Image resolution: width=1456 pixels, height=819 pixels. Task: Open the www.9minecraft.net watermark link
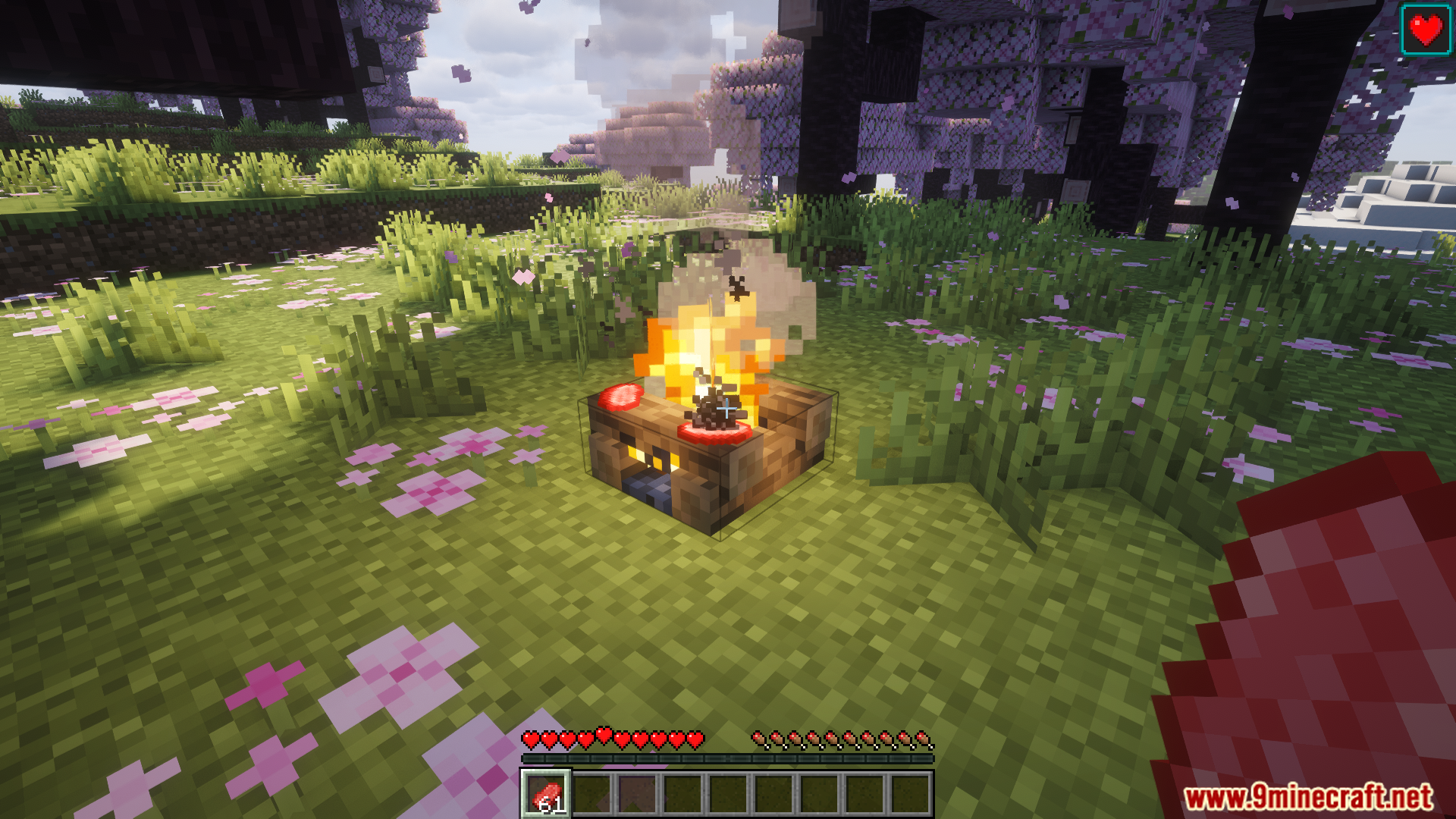coord(1308,797)
